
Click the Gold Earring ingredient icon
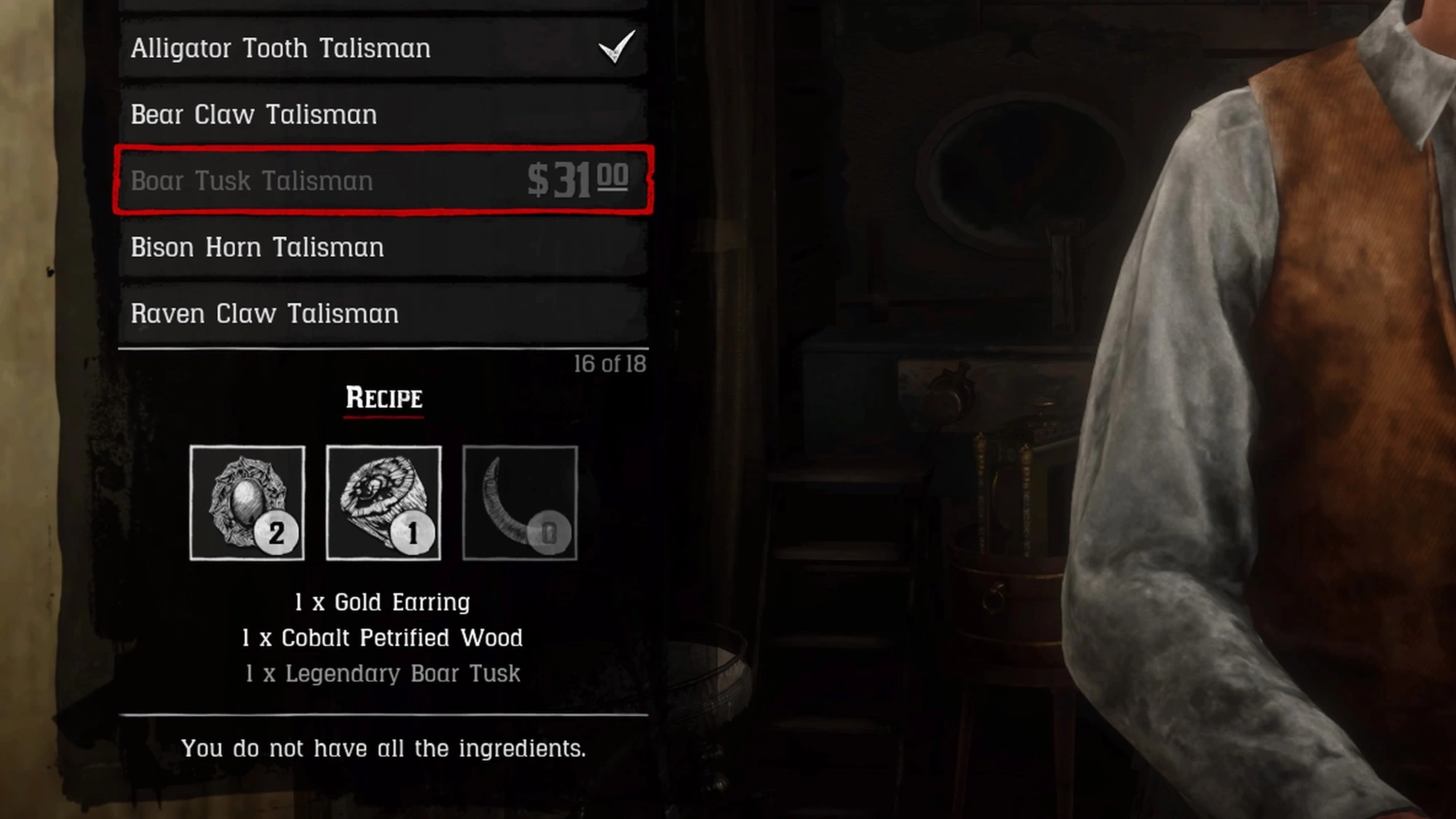point(246,504)
